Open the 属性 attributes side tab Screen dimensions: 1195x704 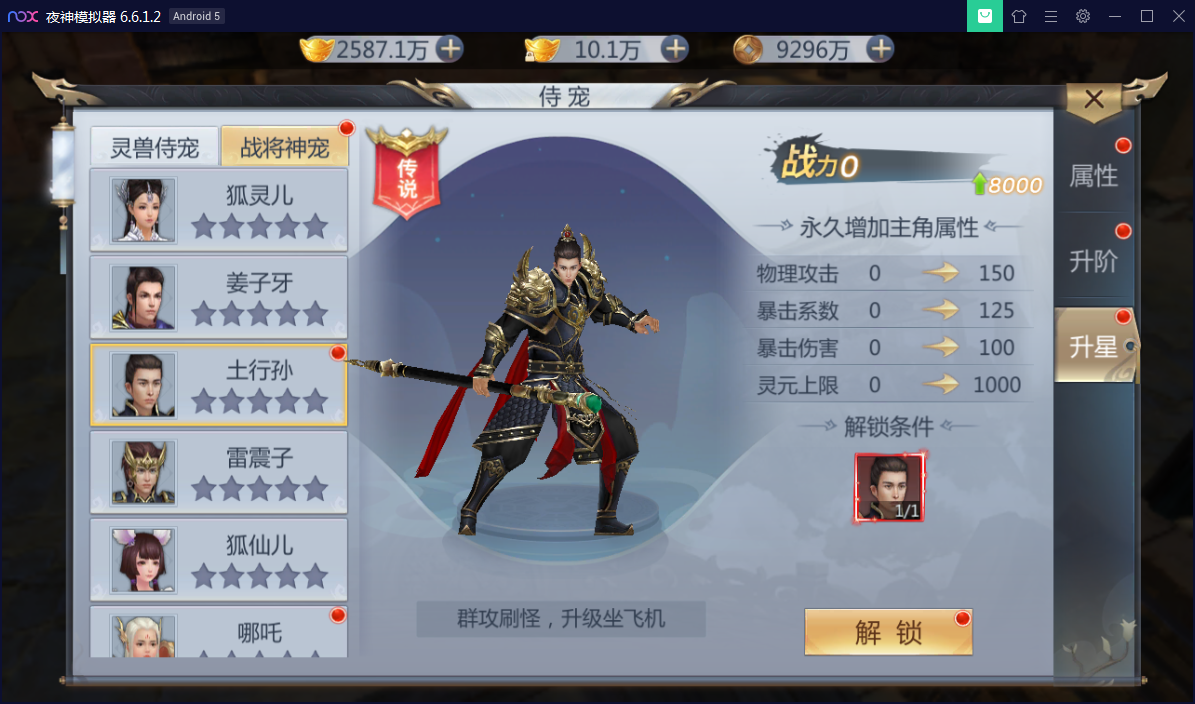click(1093, 177)
